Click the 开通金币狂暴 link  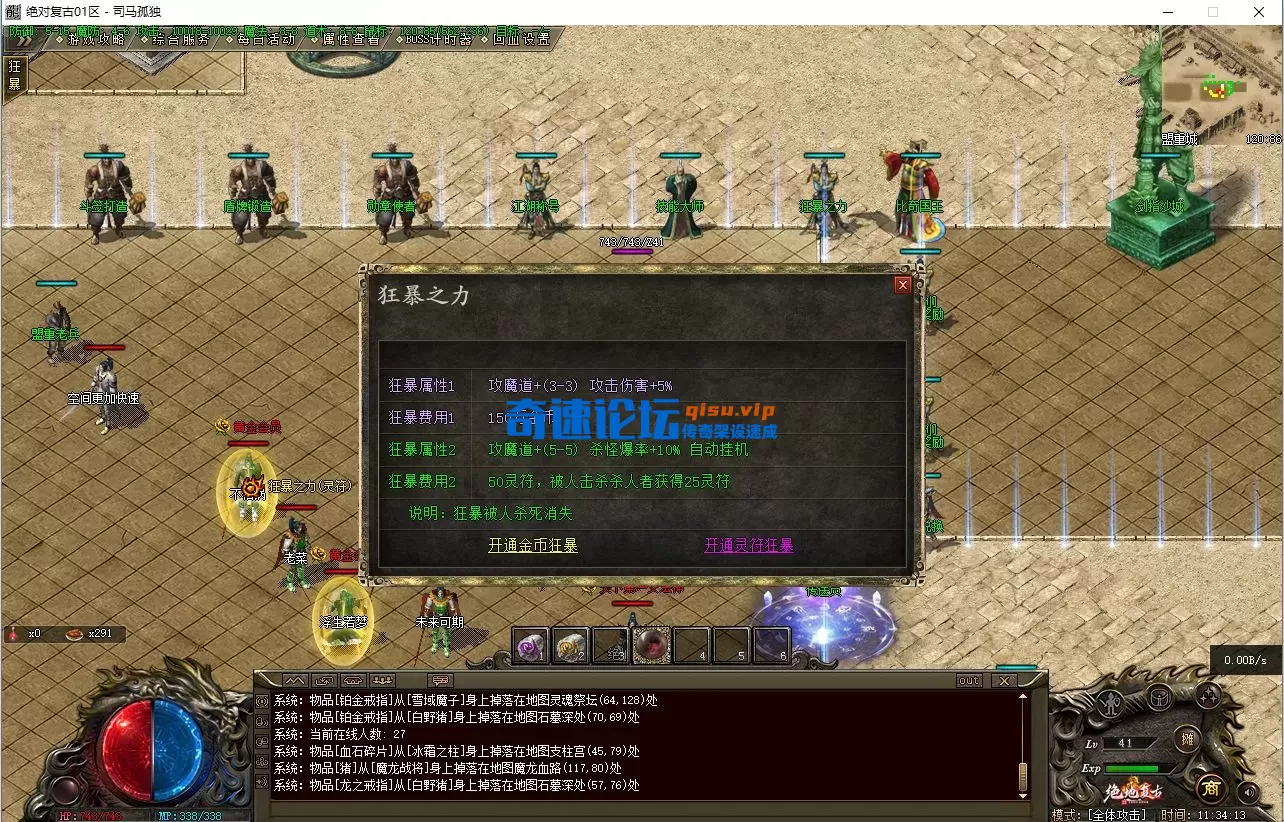533,547
